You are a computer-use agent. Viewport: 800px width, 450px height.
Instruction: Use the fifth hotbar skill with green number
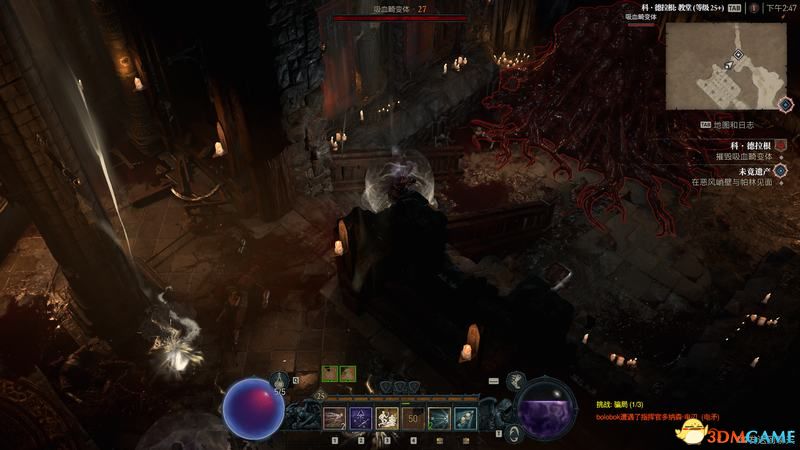pos(439,418)
